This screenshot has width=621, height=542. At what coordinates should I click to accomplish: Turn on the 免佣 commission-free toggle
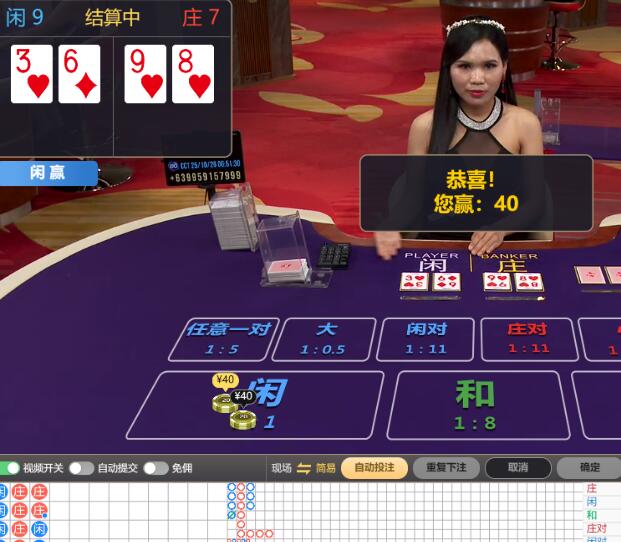[x=155, y=468]
